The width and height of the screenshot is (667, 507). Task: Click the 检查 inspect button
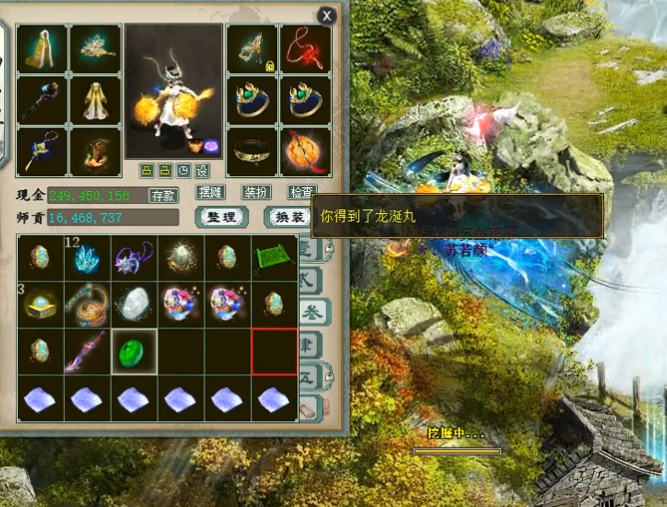pos(301,192)
